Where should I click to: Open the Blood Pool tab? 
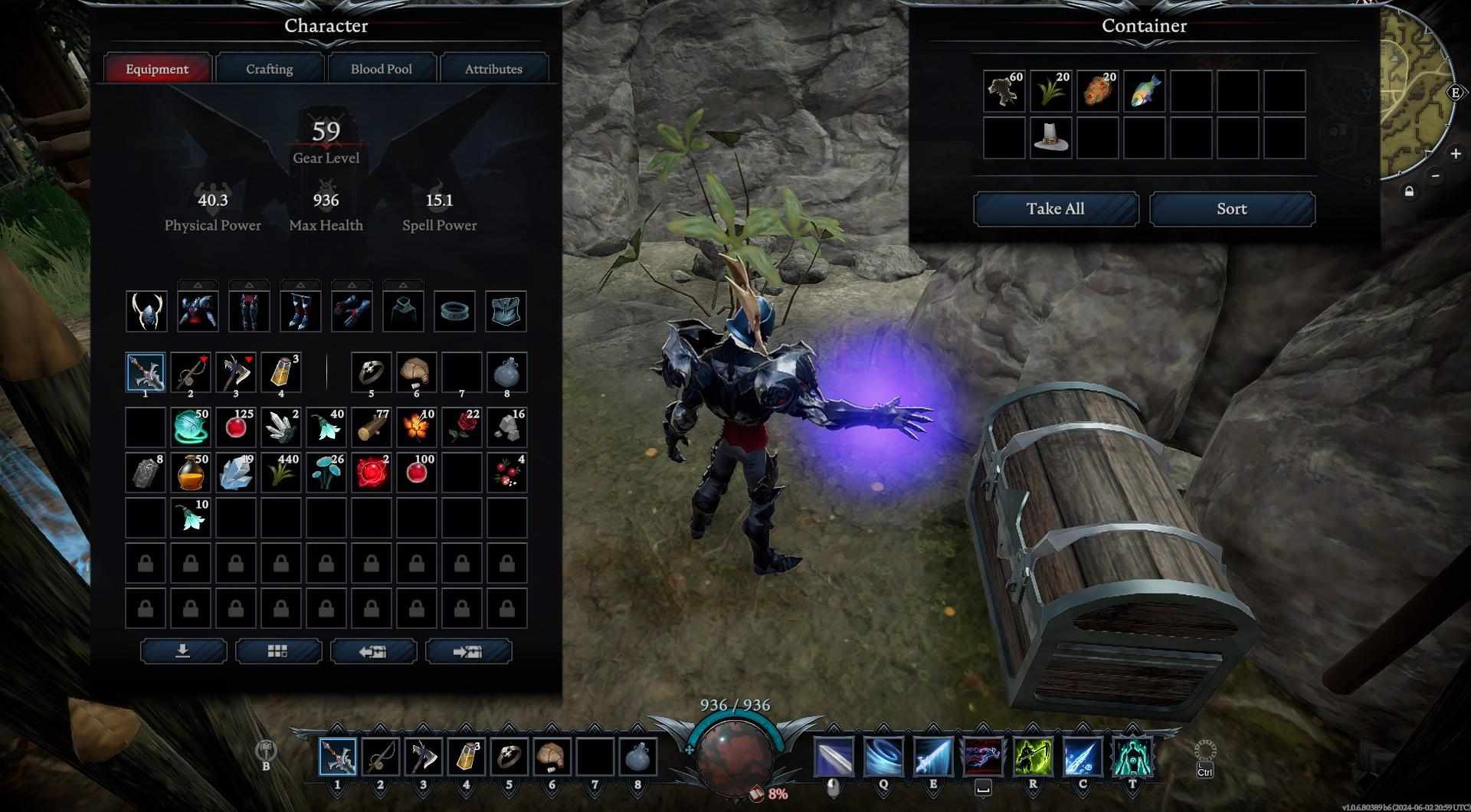click(382, 69)
